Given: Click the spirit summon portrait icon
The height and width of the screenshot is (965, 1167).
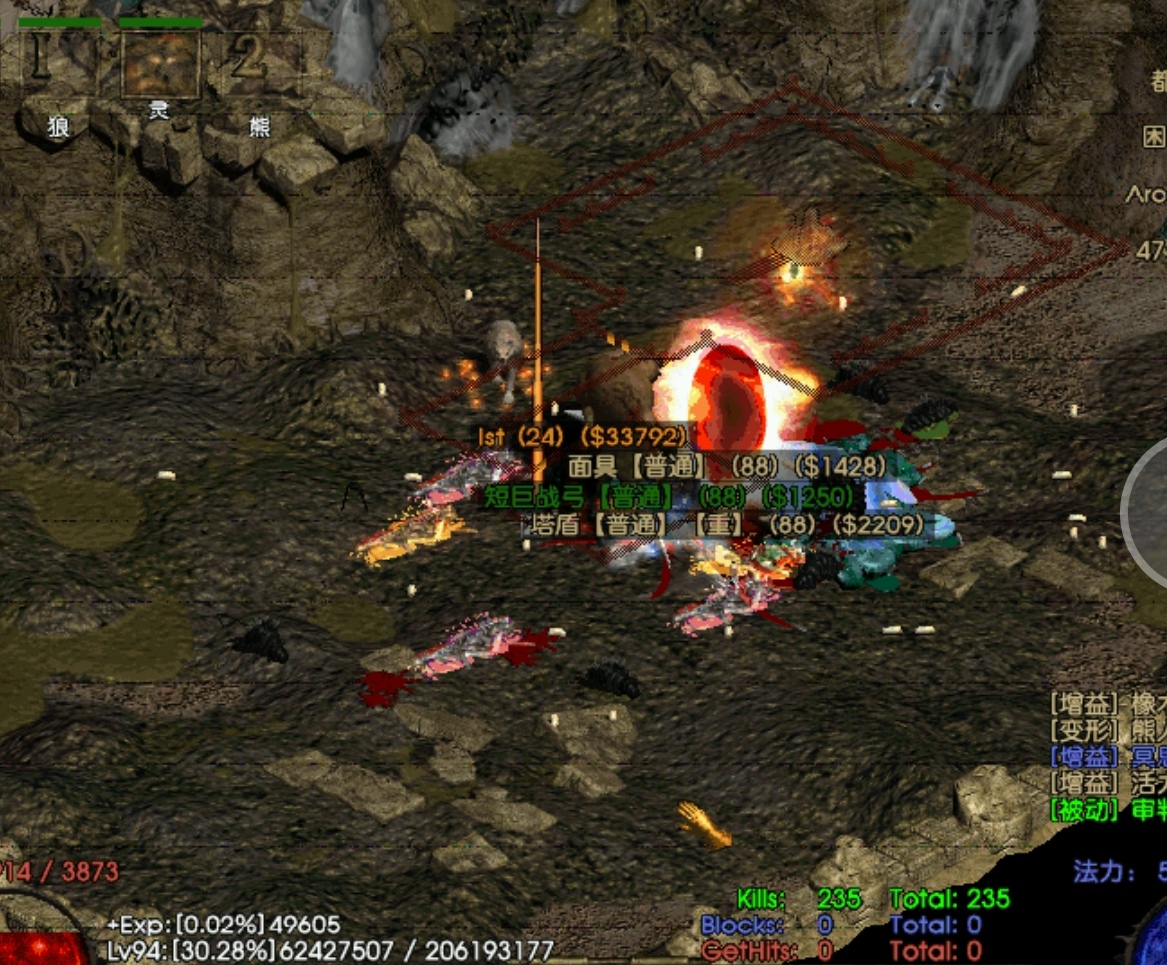Looking at the screenshot, I should coord(160,65).
